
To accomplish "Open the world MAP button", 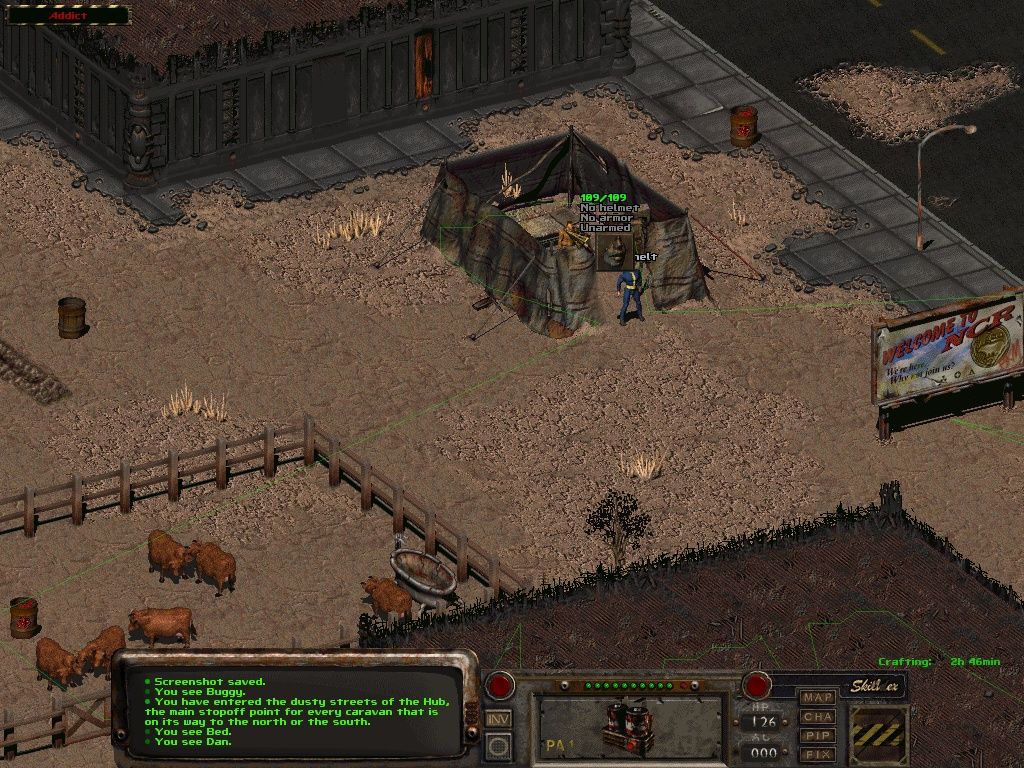I will coord(818,697).
